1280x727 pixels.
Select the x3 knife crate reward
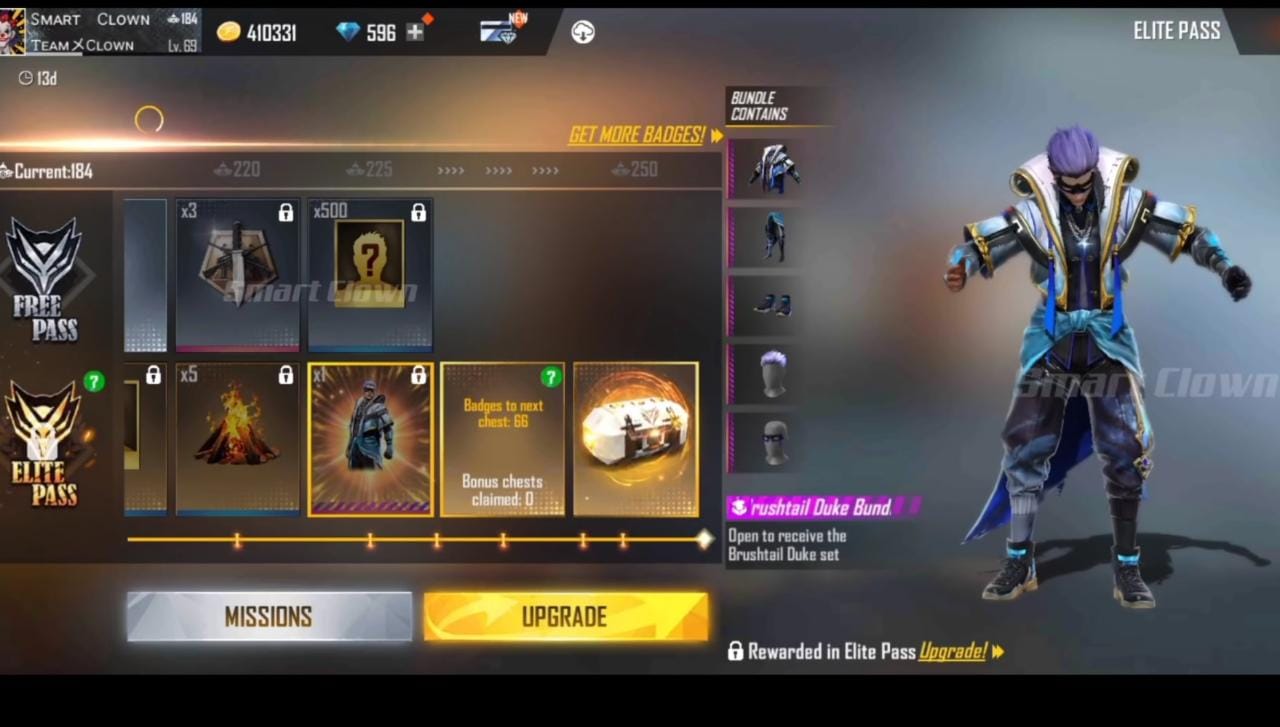tap(237, 275)
